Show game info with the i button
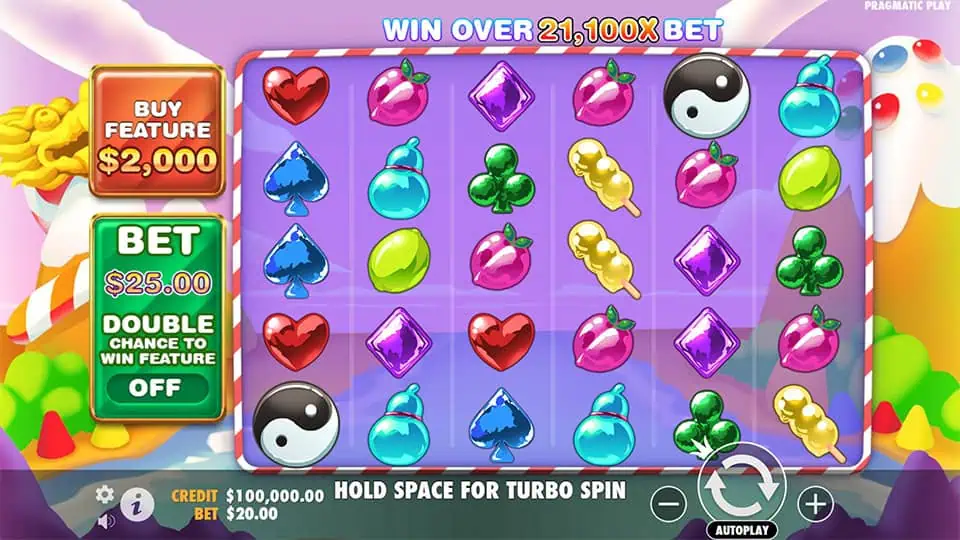Image resolution: width=960 pixels, height=540 pixels. click(x=136, y=503)
